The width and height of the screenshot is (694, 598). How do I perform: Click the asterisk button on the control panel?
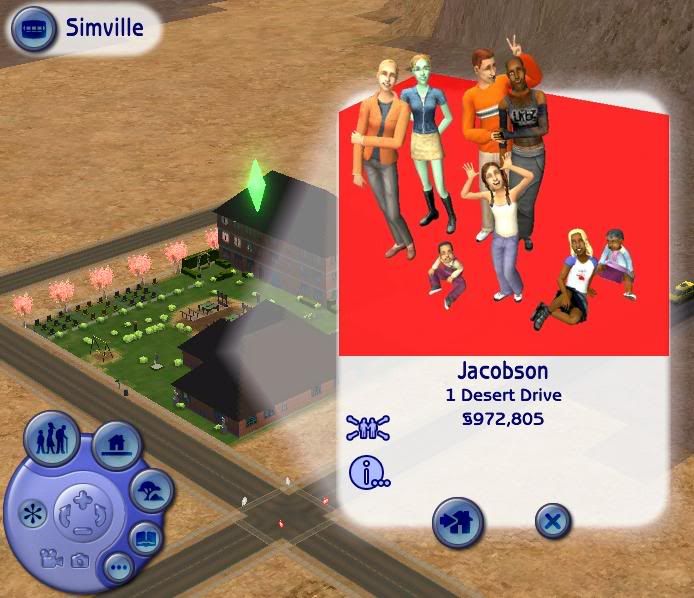tap(30, 515)
